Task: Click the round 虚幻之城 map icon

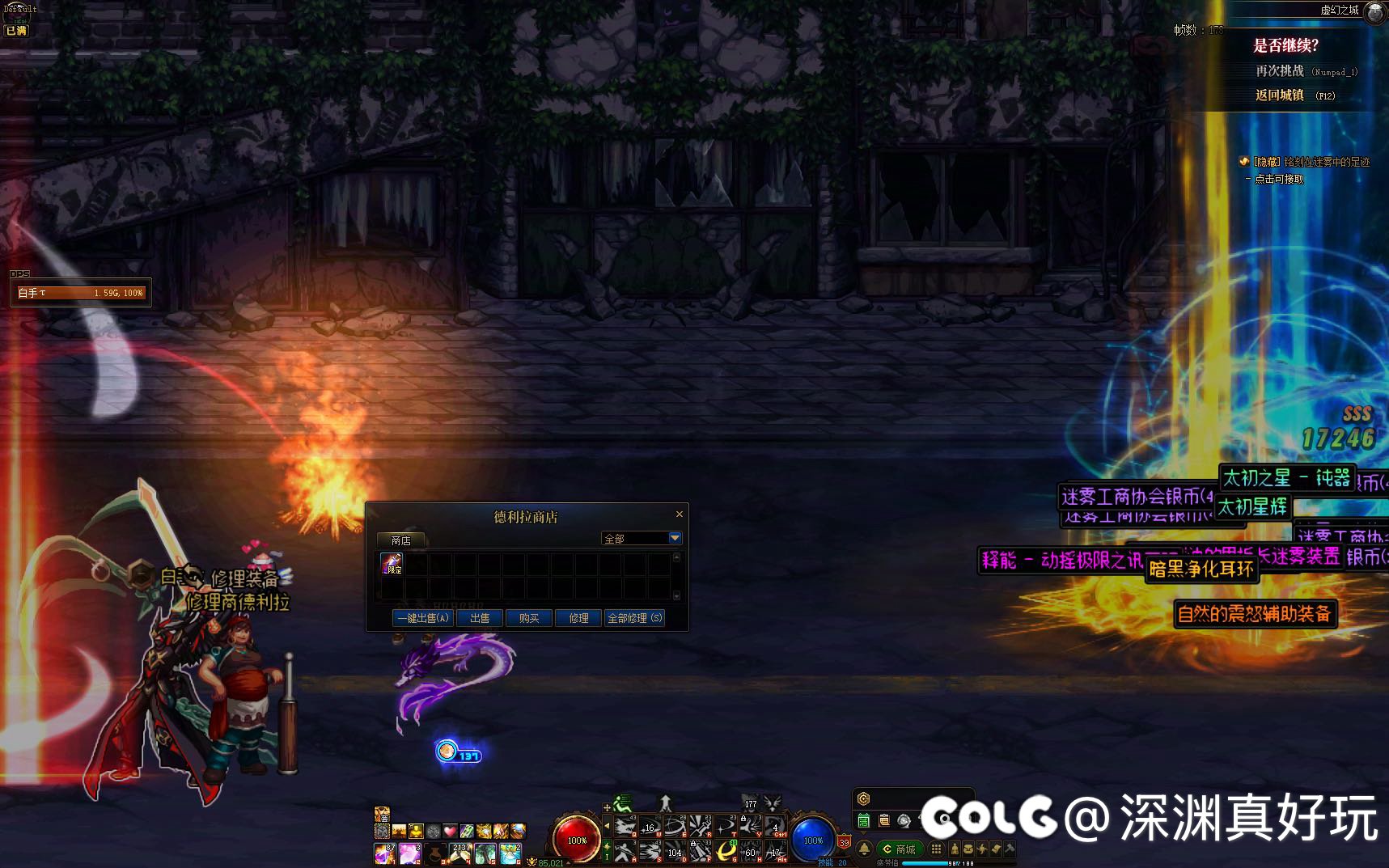Action: pyautogui.click(x=1374, y=12)
